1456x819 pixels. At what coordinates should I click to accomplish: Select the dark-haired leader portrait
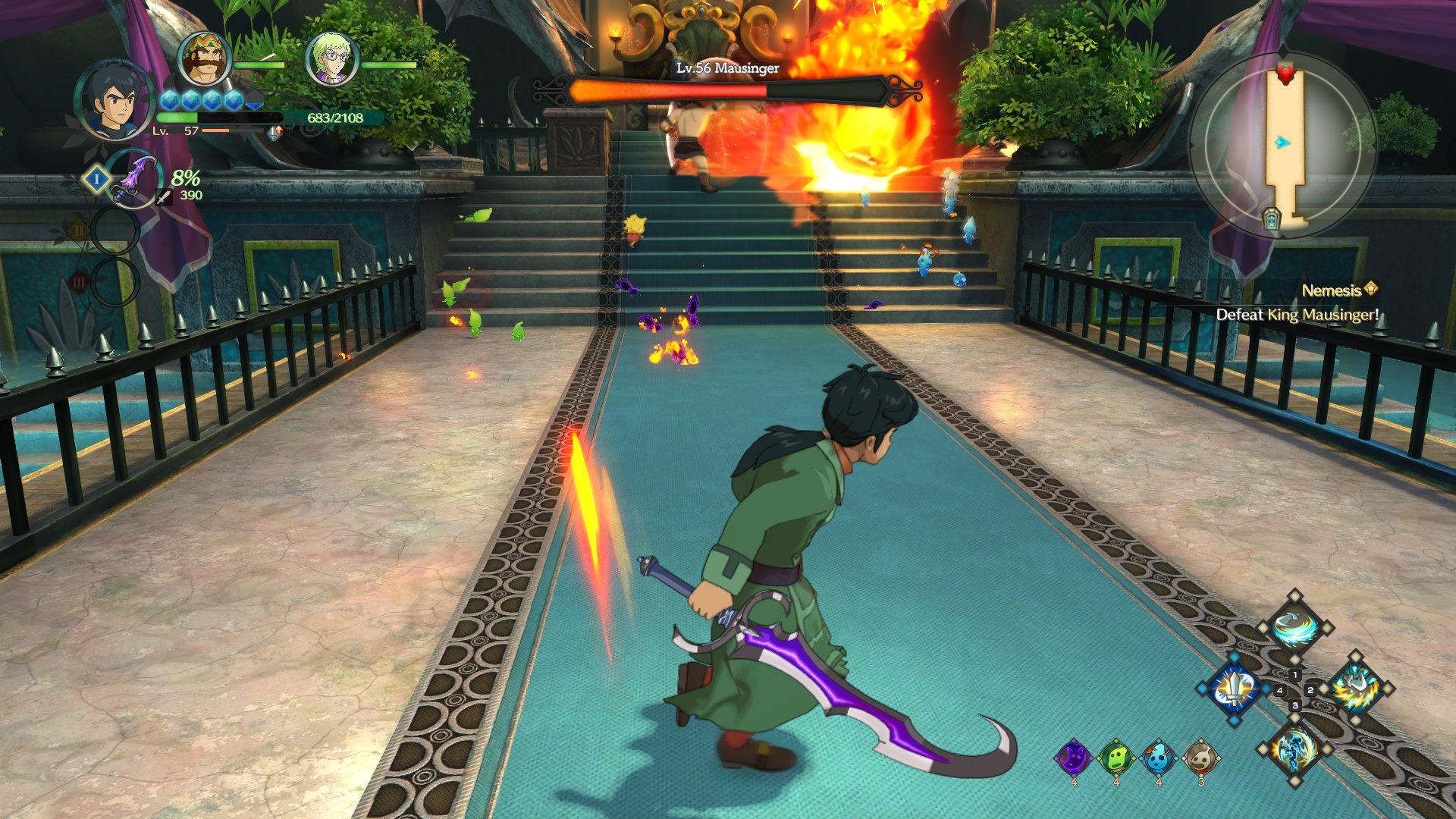pyautogui.click(x=115, y=101)
